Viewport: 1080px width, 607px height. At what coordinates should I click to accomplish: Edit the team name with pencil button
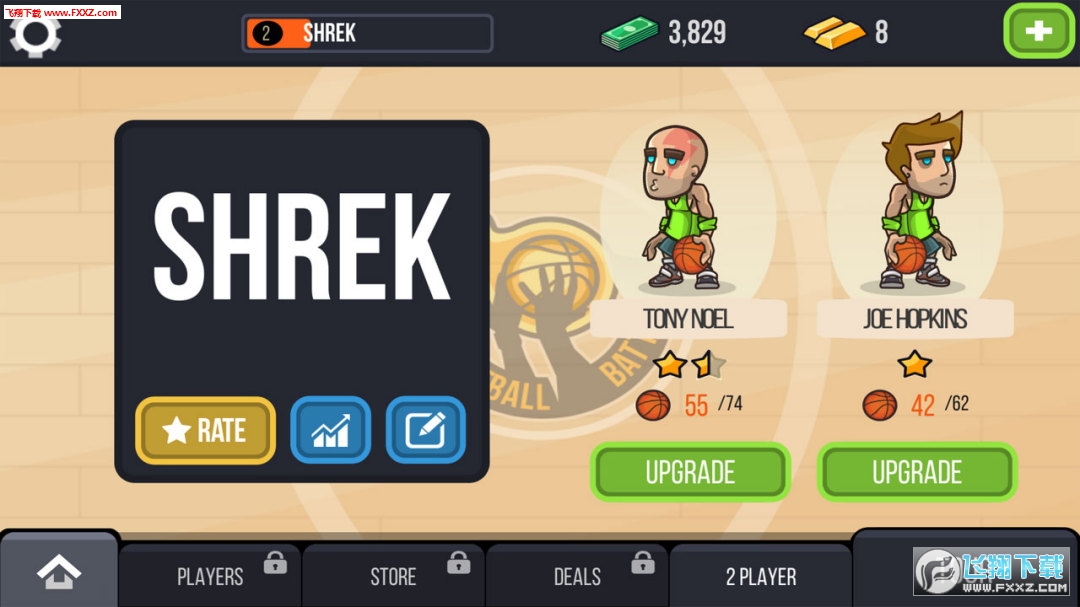pos(426,430)
